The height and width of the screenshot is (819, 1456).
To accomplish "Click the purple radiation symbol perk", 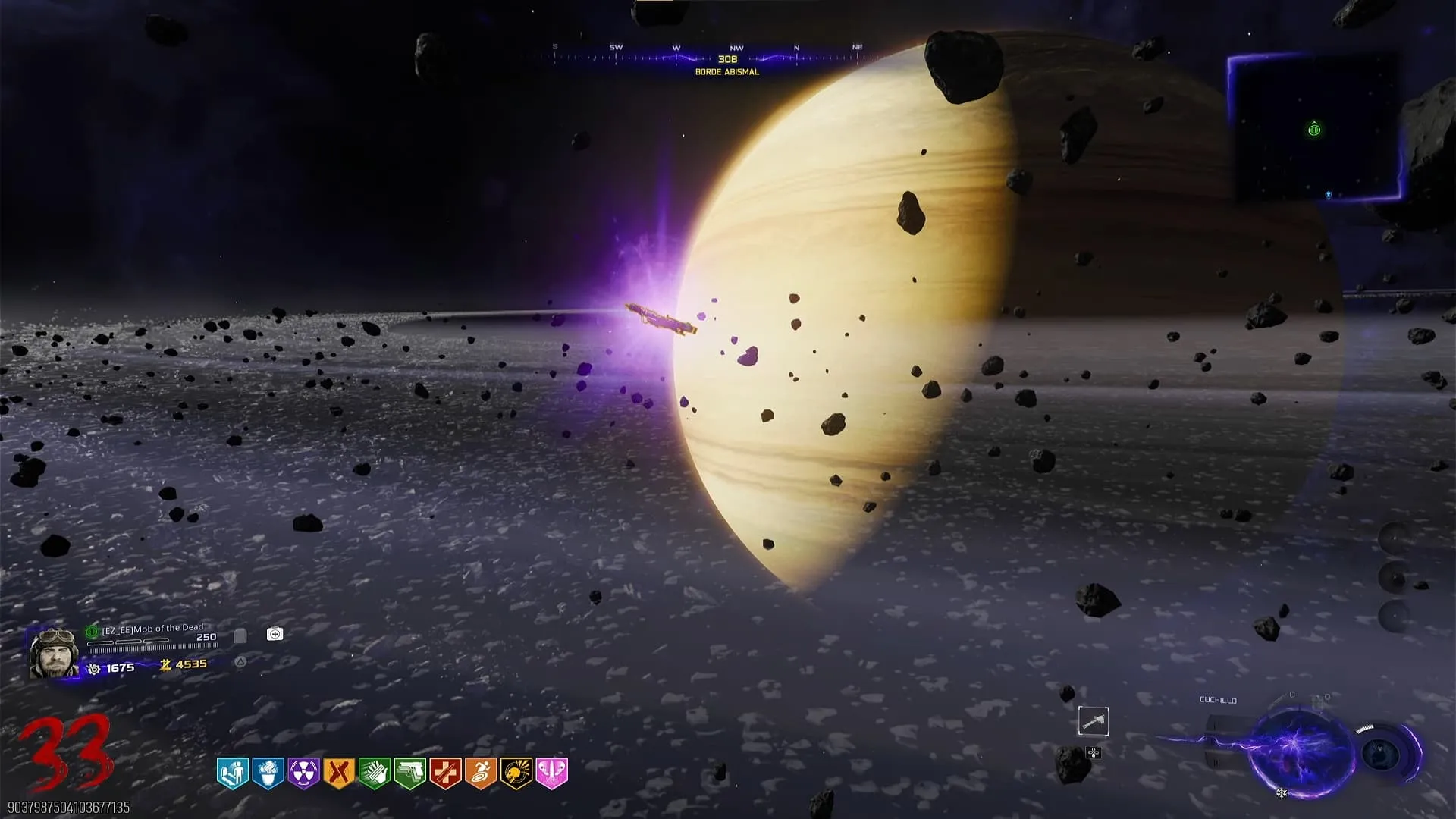I will 303,773.
